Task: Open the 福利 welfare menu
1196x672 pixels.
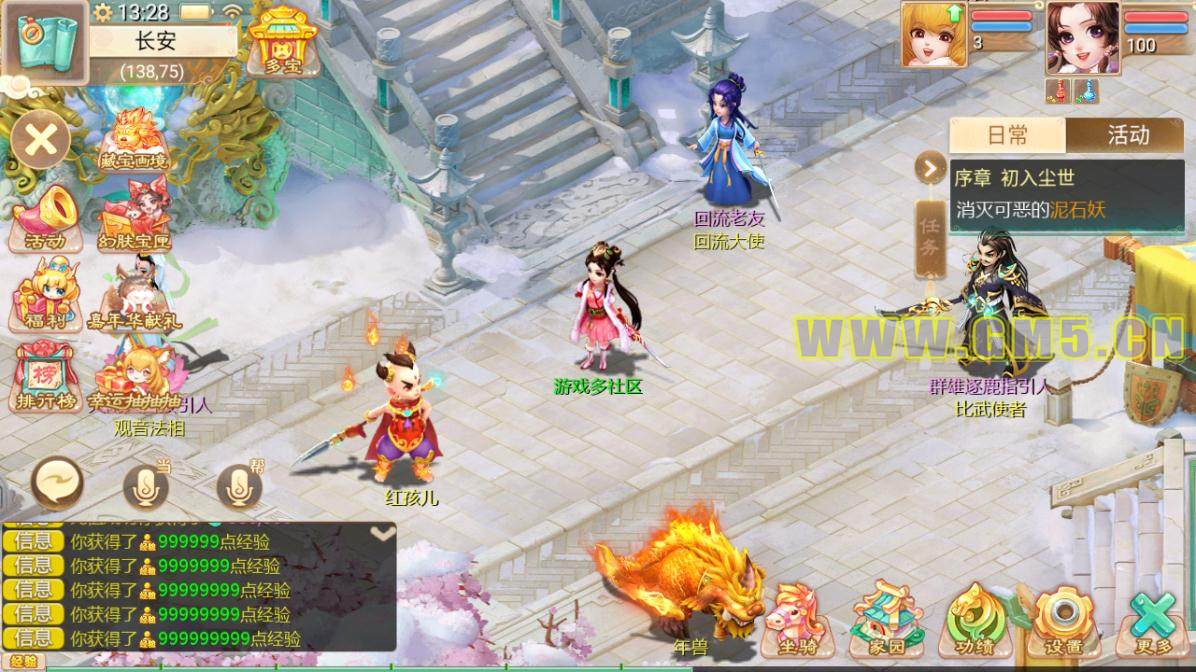Action: pos(44,295)
